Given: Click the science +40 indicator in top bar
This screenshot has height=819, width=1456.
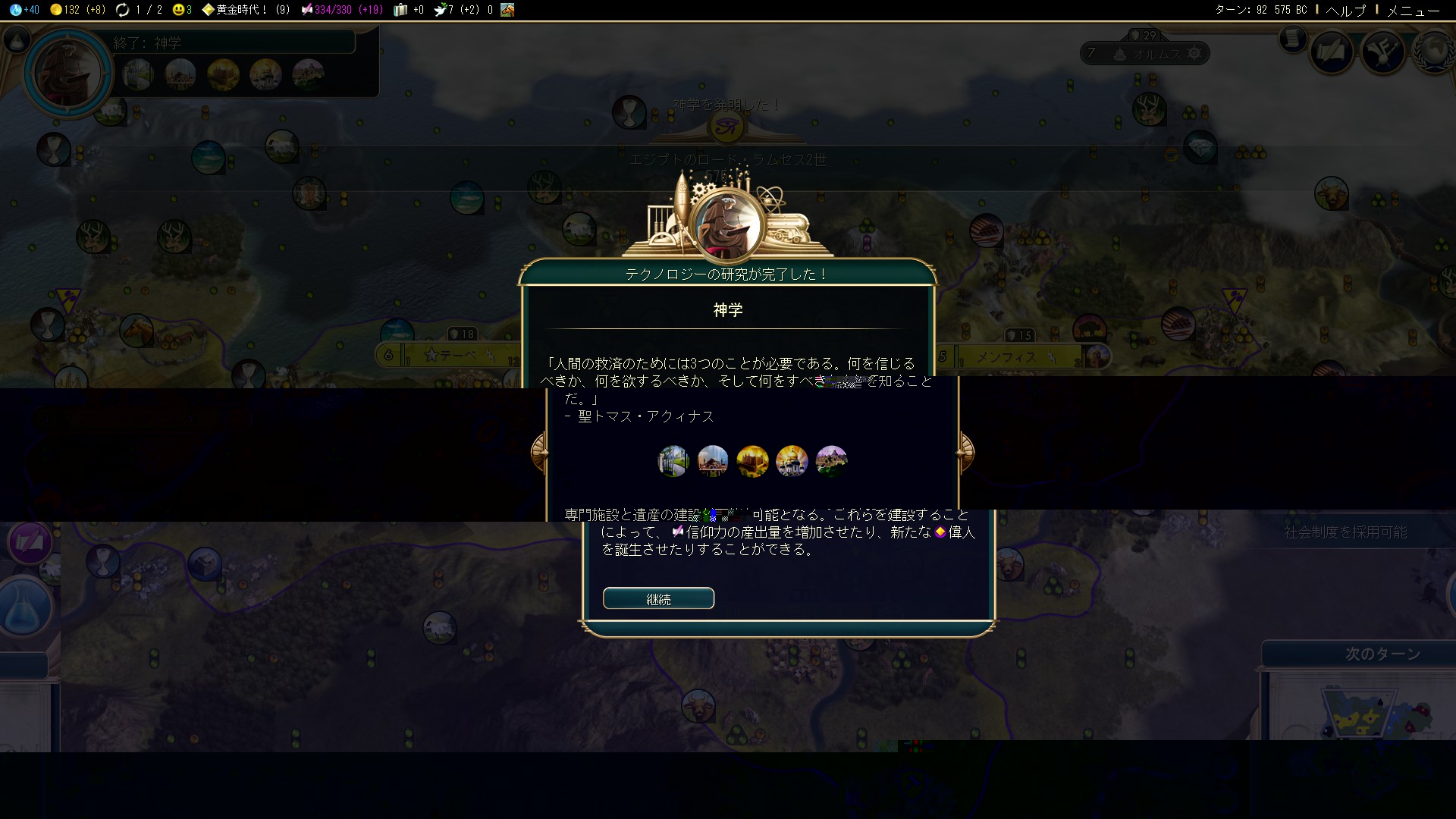Looking at the screenshot, I should click(26, 10).
